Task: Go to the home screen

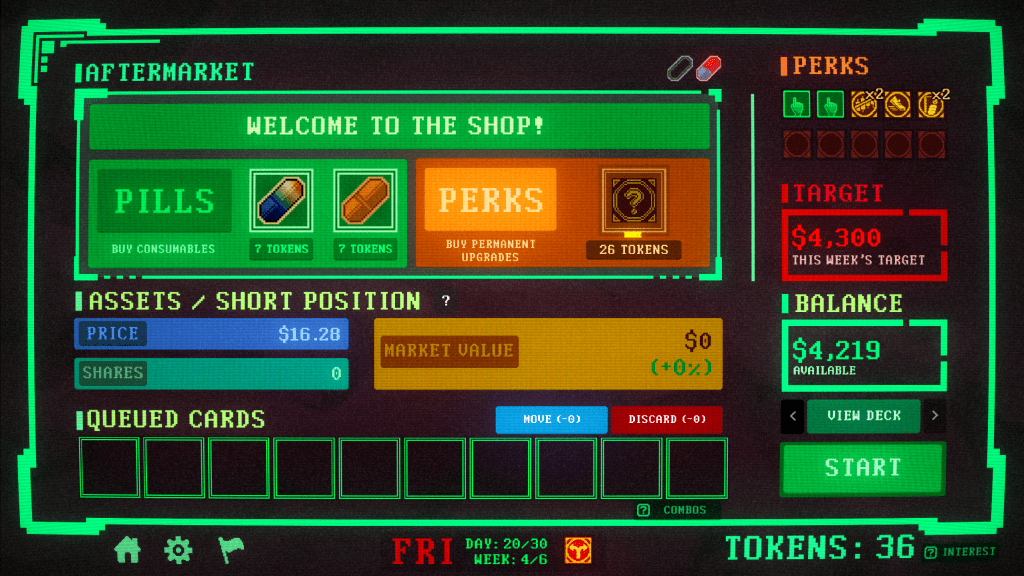Action: tap(128, 549)
